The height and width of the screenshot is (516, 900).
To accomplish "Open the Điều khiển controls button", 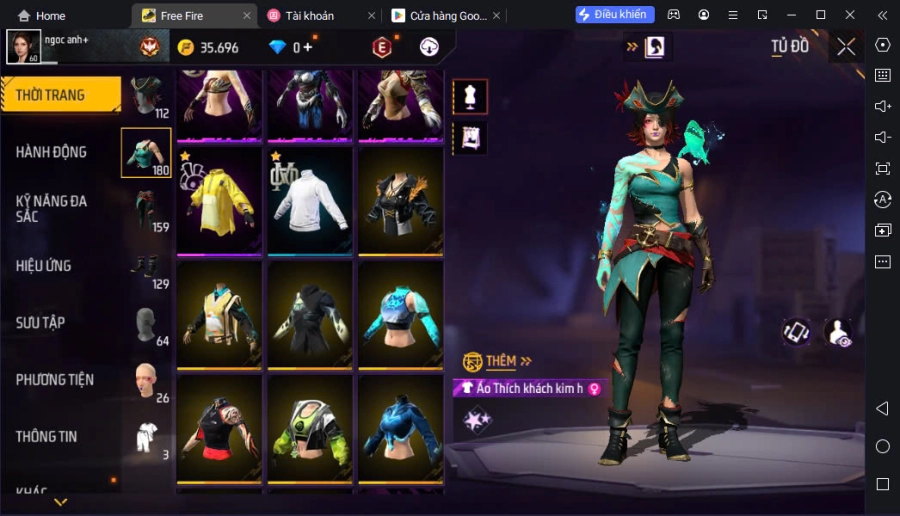I will tap(615, 15).
